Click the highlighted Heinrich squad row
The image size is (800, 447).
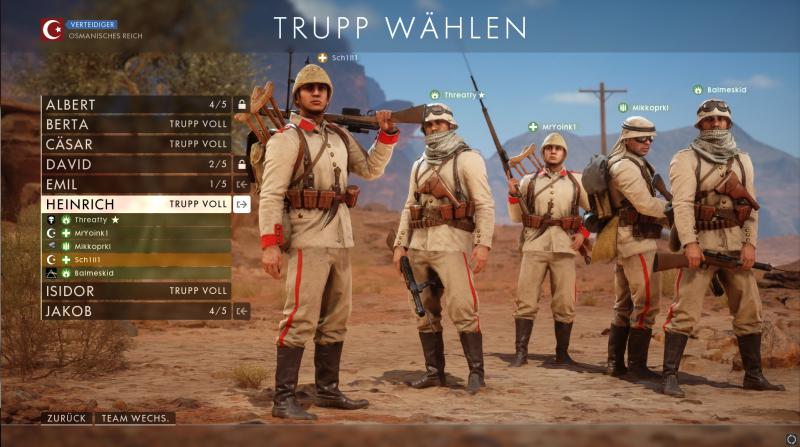tap(136, 204)
